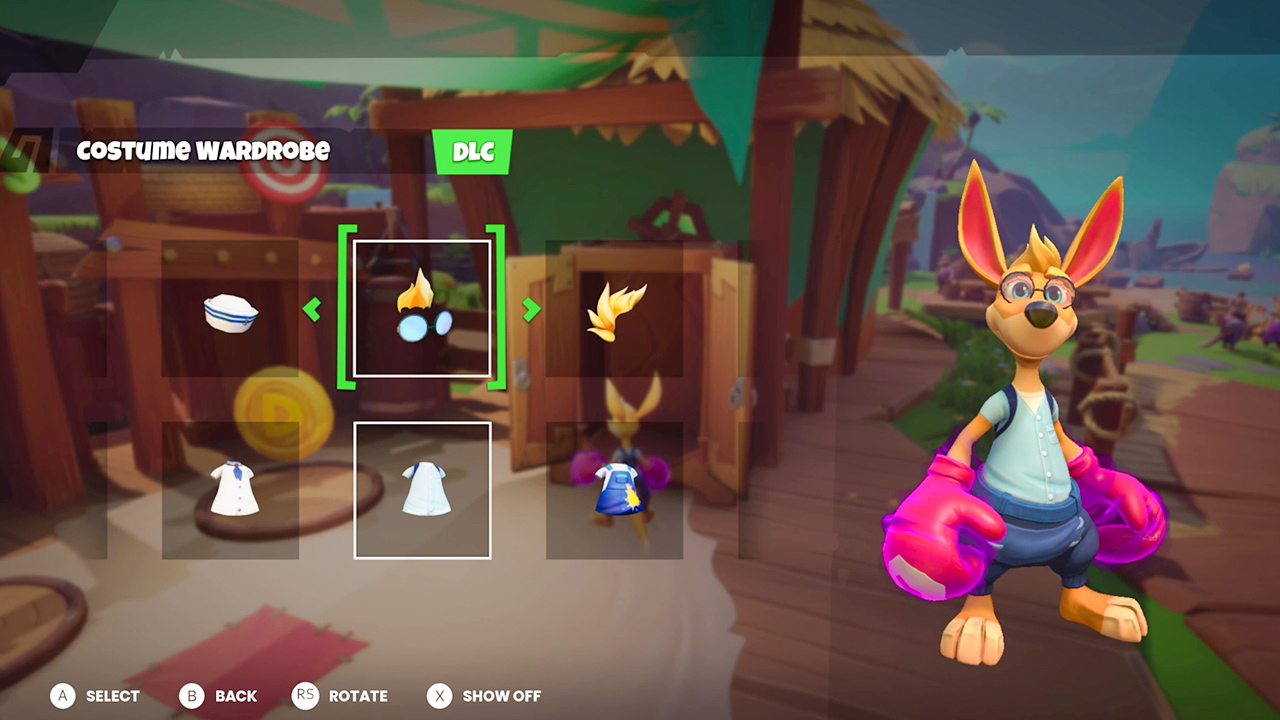Click the left green arrow to browse items

[x=313, y=311]
